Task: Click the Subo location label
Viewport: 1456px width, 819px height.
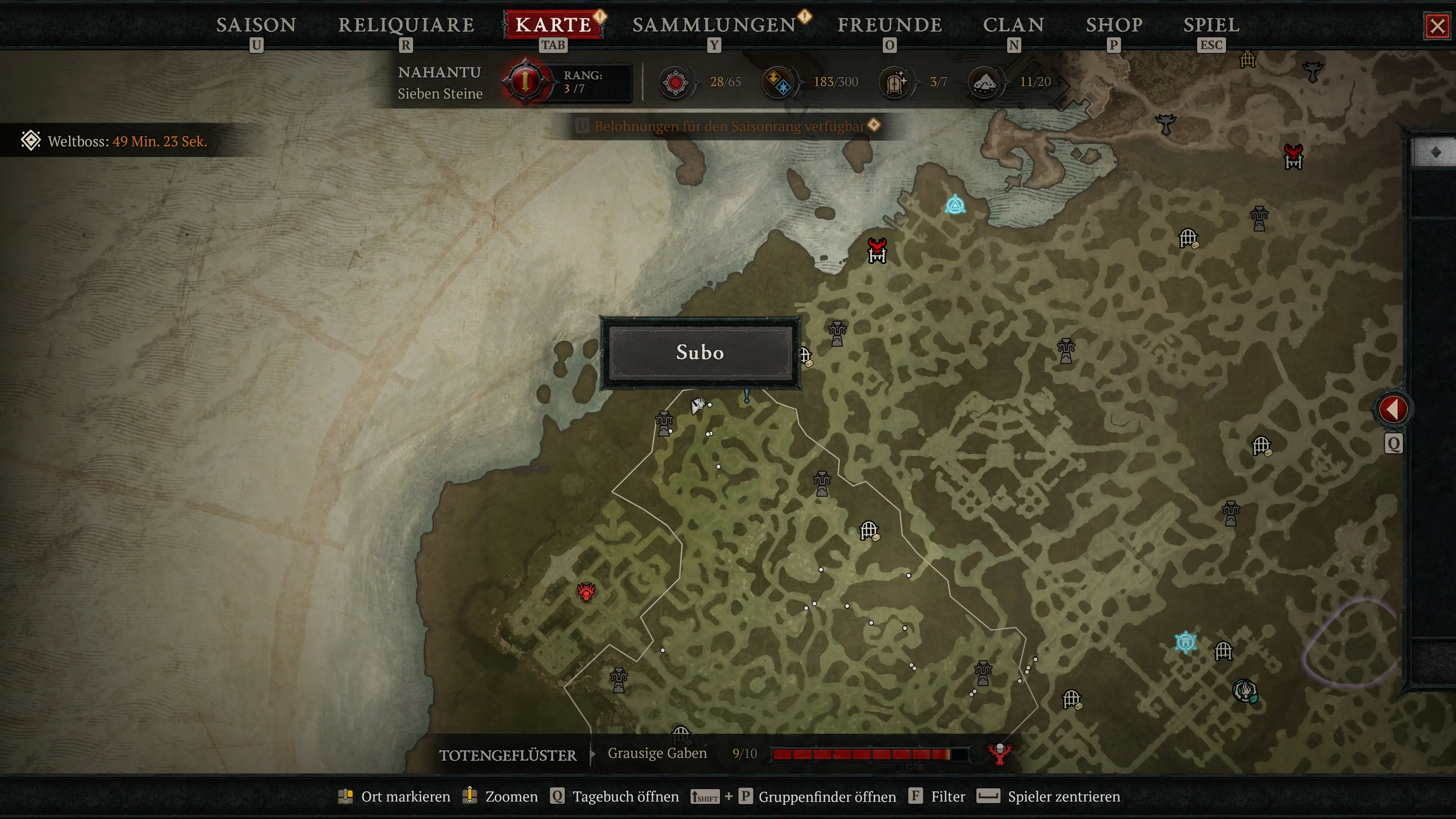Action: tap(700, 353)
